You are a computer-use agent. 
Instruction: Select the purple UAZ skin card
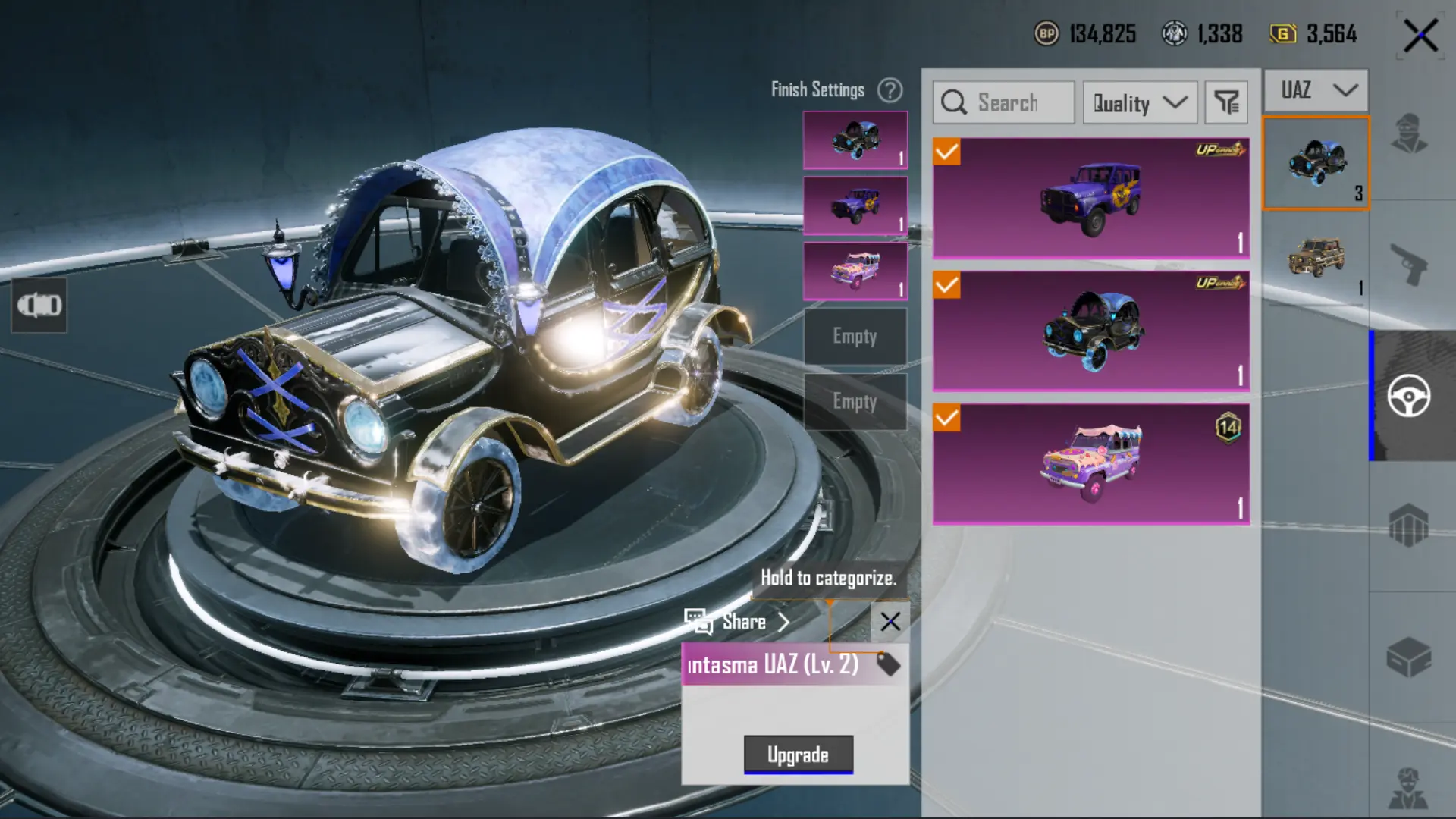[1090, 199]
